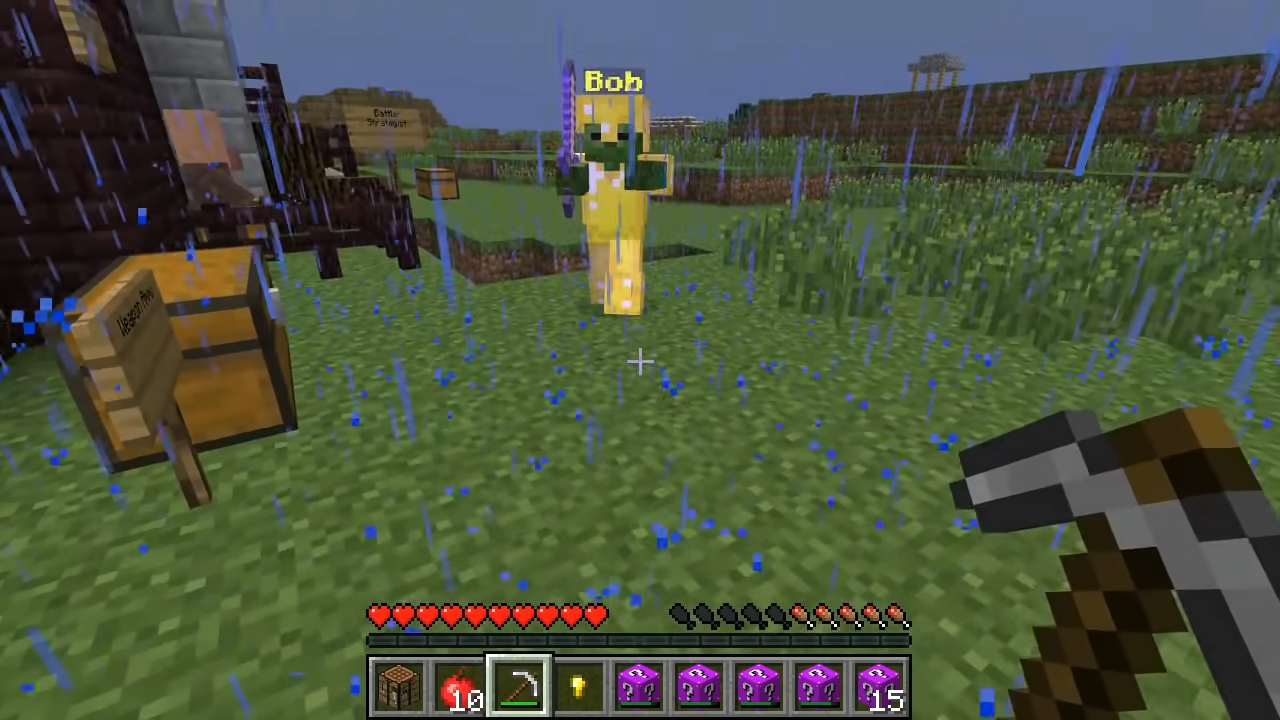
Task: Click Bob's yellow nametag
Action: click(x=613, y=81)
